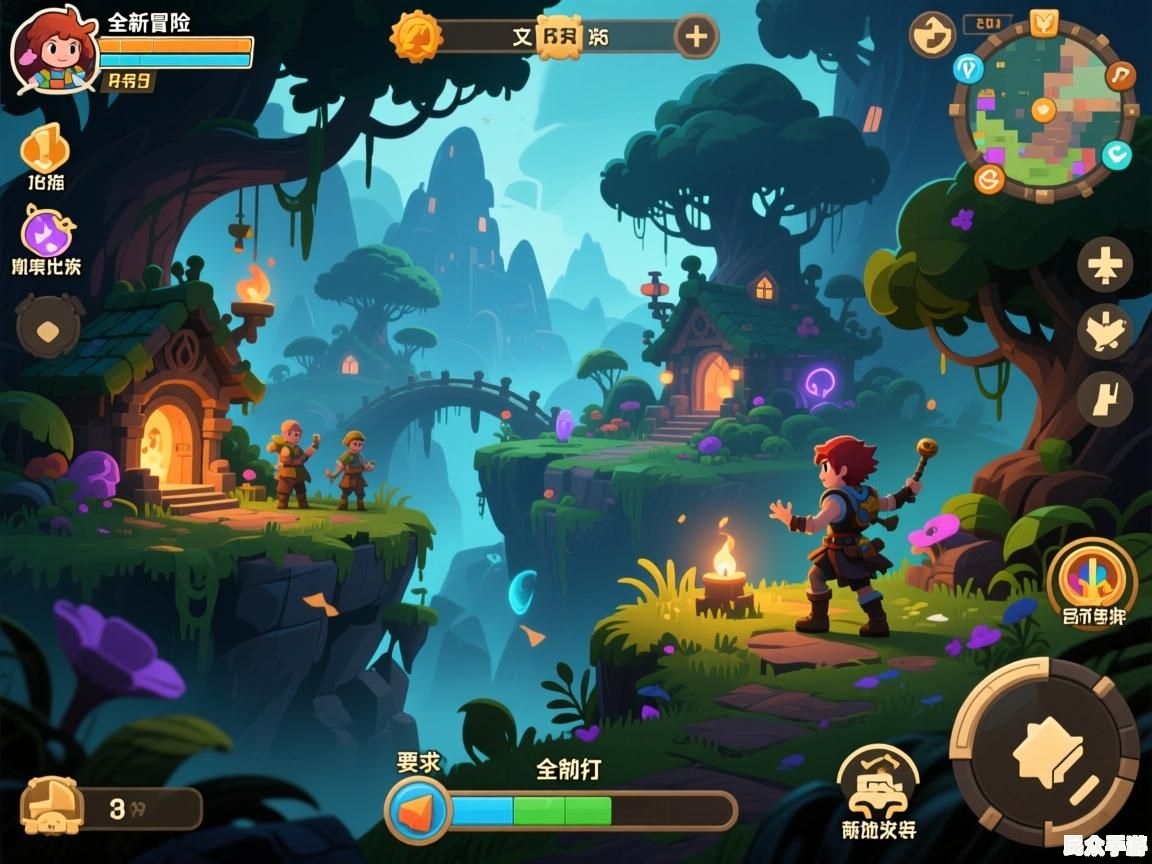Image resolution: width=1152 pixels, height=864 pixels.
Task: Tap the orange spiral minimap button
Action: pyautogui.click(x=989, y=179)
